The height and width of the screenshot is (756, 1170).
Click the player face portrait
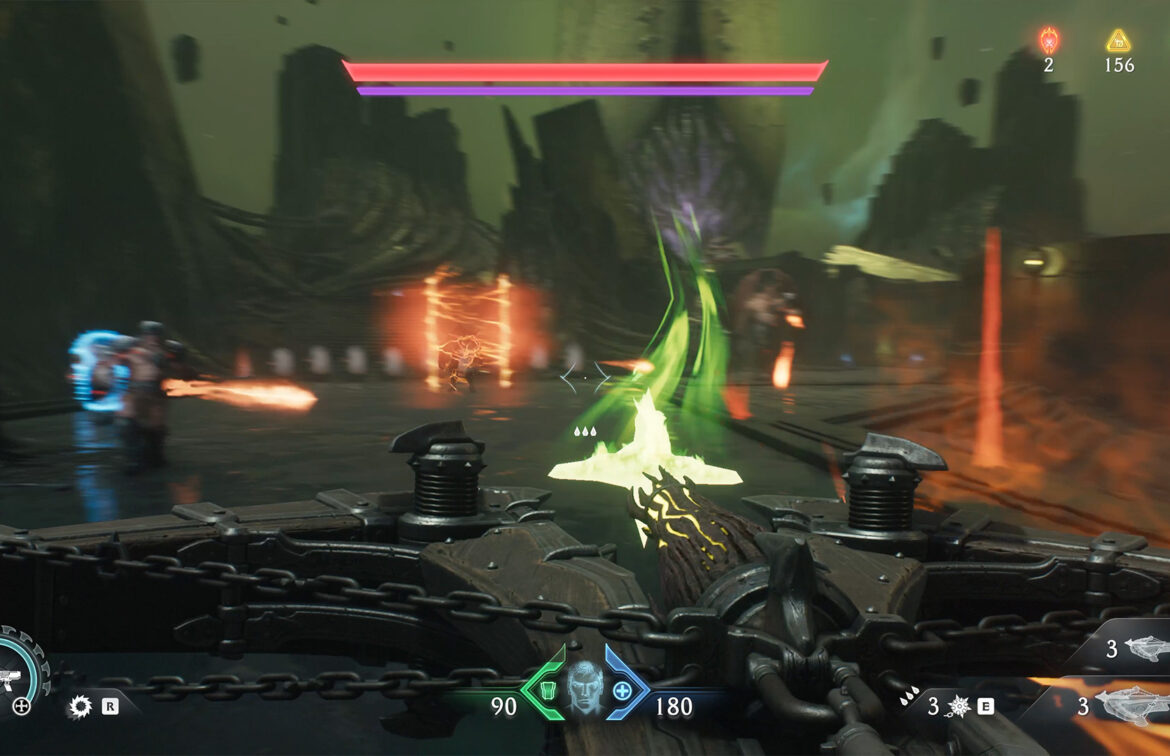pos(584,688)
